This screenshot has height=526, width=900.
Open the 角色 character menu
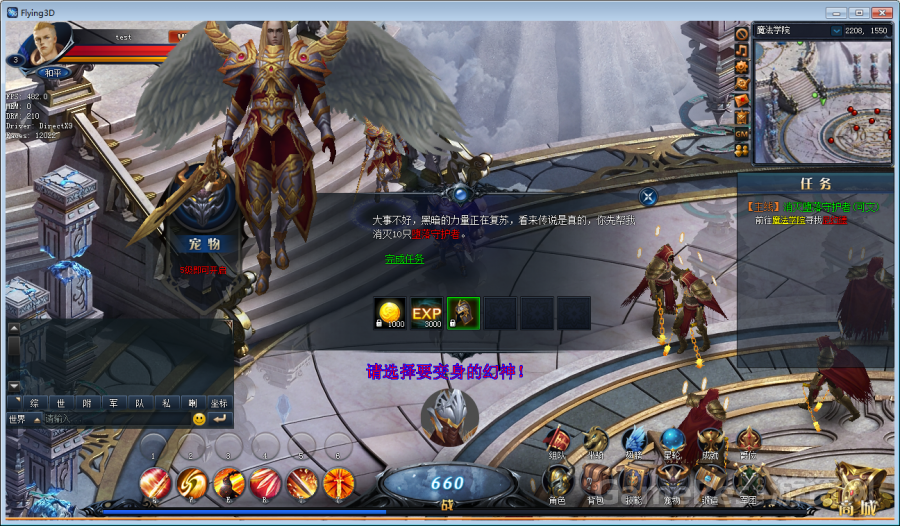click(x=557, y=483)
